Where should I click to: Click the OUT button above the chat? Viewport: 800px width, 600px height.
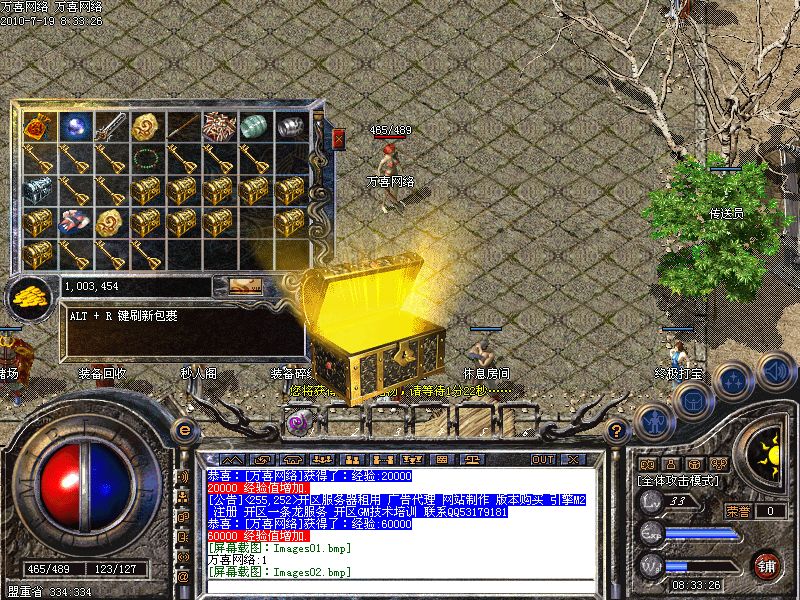pyautogui.click(x=543, y=459)
